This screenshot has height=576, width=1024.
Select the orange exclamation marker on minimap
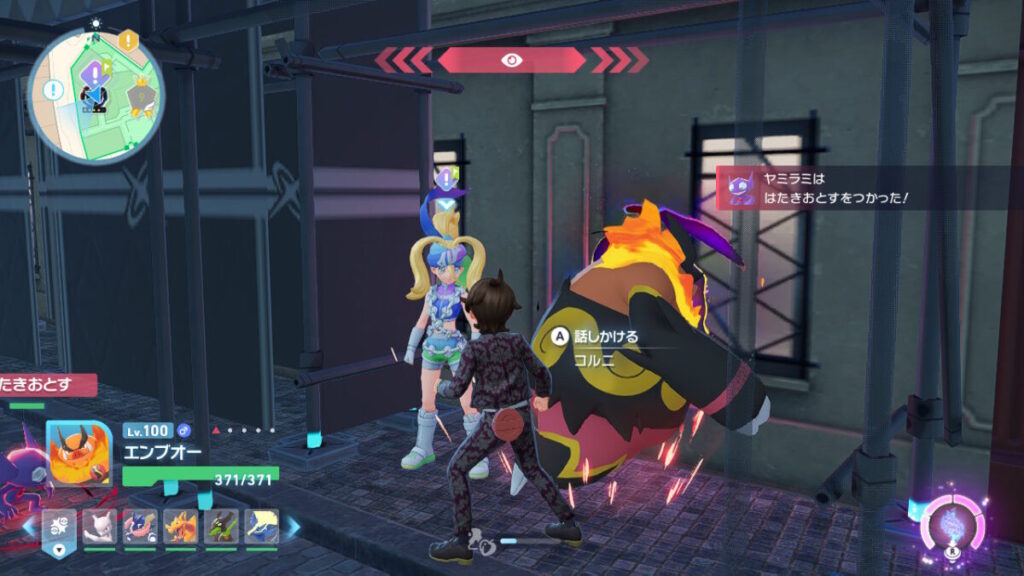[x=128, y=41]
